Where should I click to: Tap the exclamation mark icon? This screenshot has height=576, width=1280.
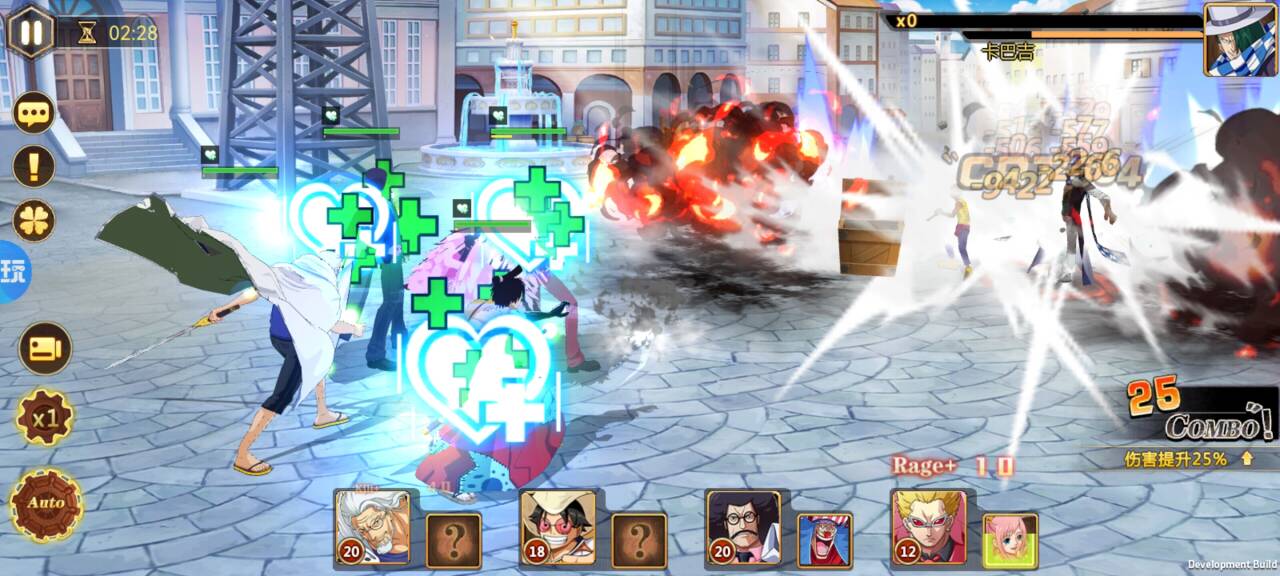(33, 165)
